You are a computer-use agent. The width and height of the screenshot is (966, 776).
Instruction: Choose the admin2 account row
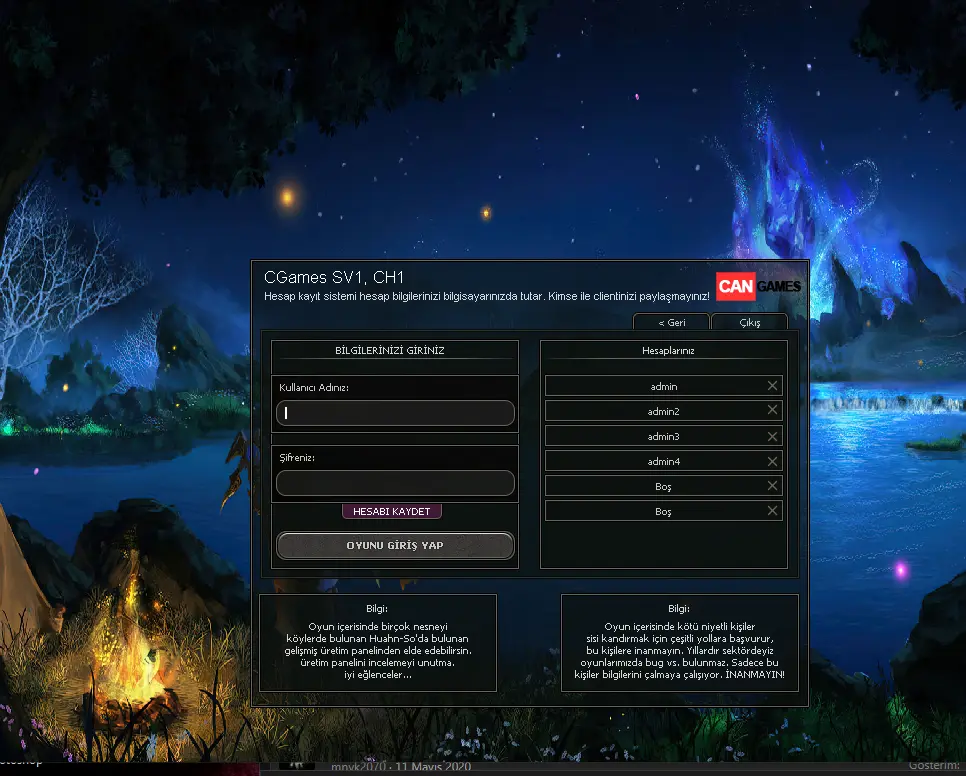663,411
